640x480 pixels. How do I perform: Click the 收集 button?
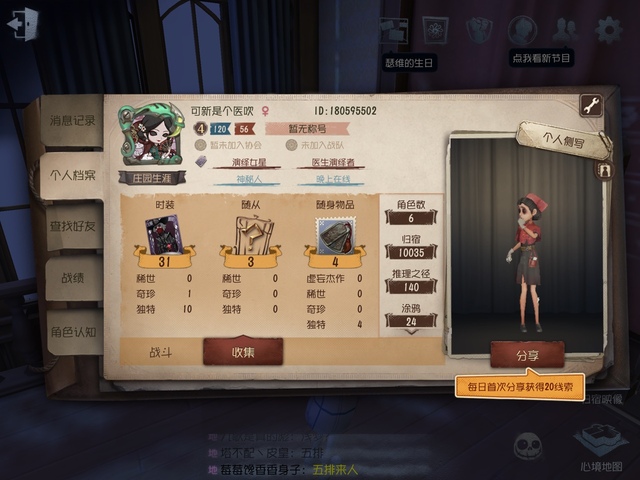[x=243, y=351]
